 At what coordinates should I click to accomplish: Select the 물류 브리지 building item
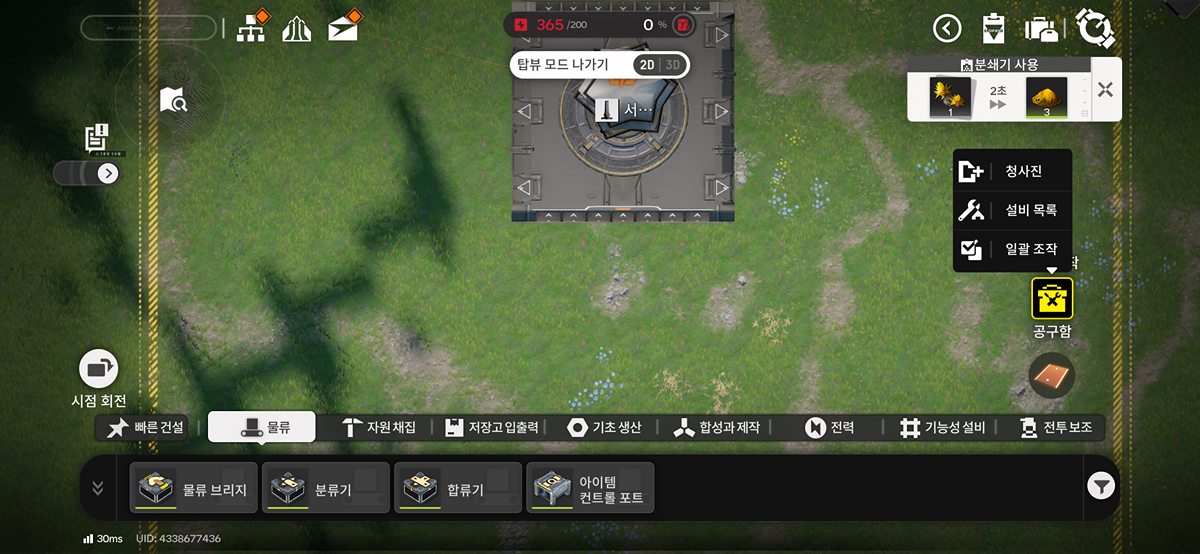(194, 488)
